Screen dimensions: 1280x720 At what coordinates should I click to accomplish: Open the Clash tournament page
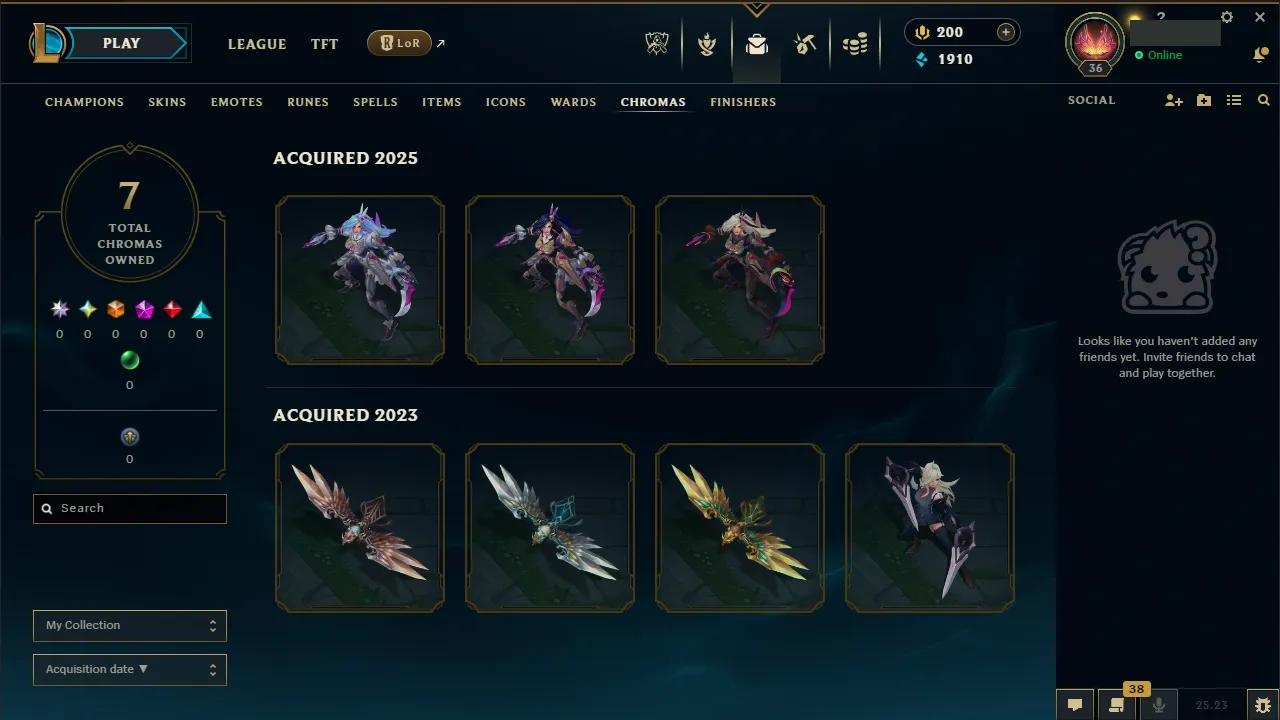(x=707, y=45)
